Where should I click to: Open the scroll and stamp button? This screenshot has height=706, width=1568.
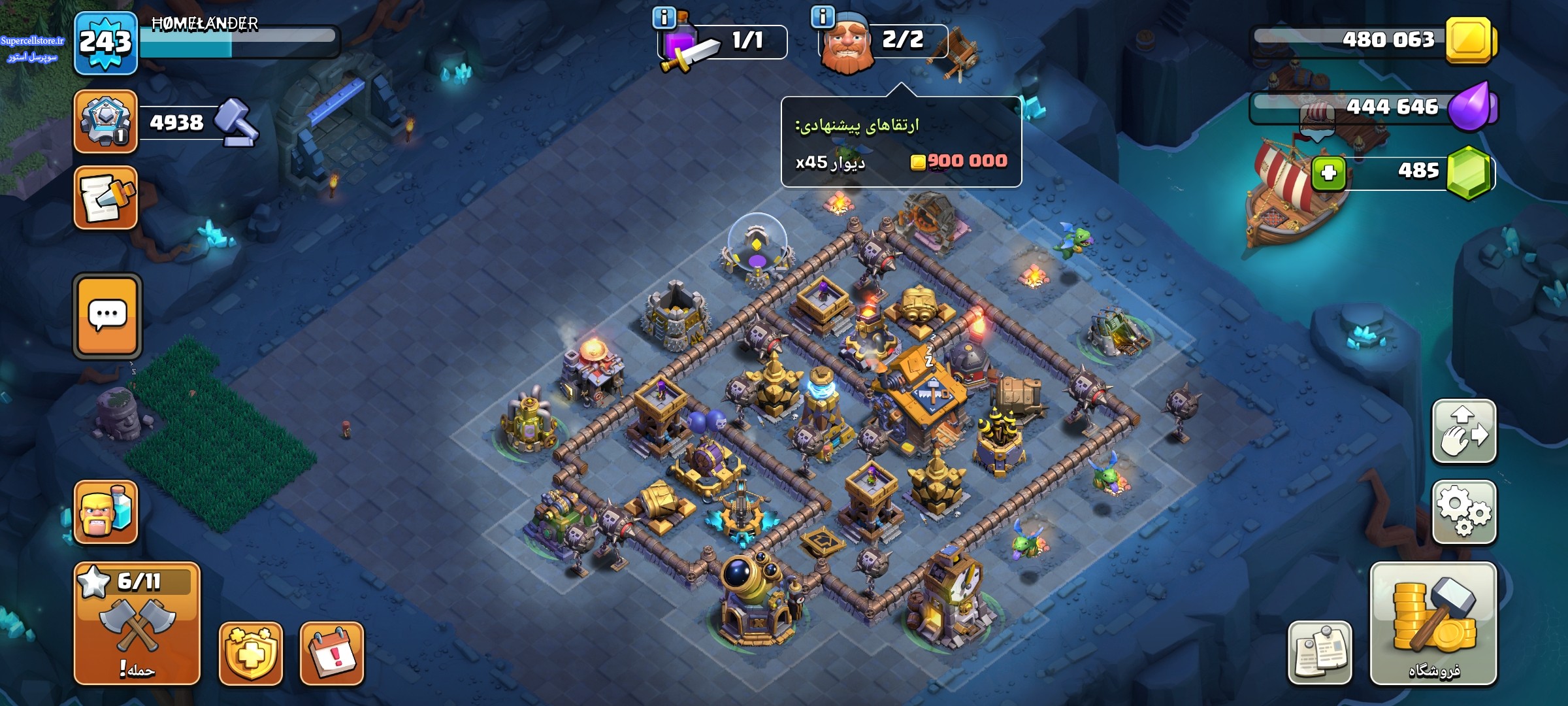105,197
